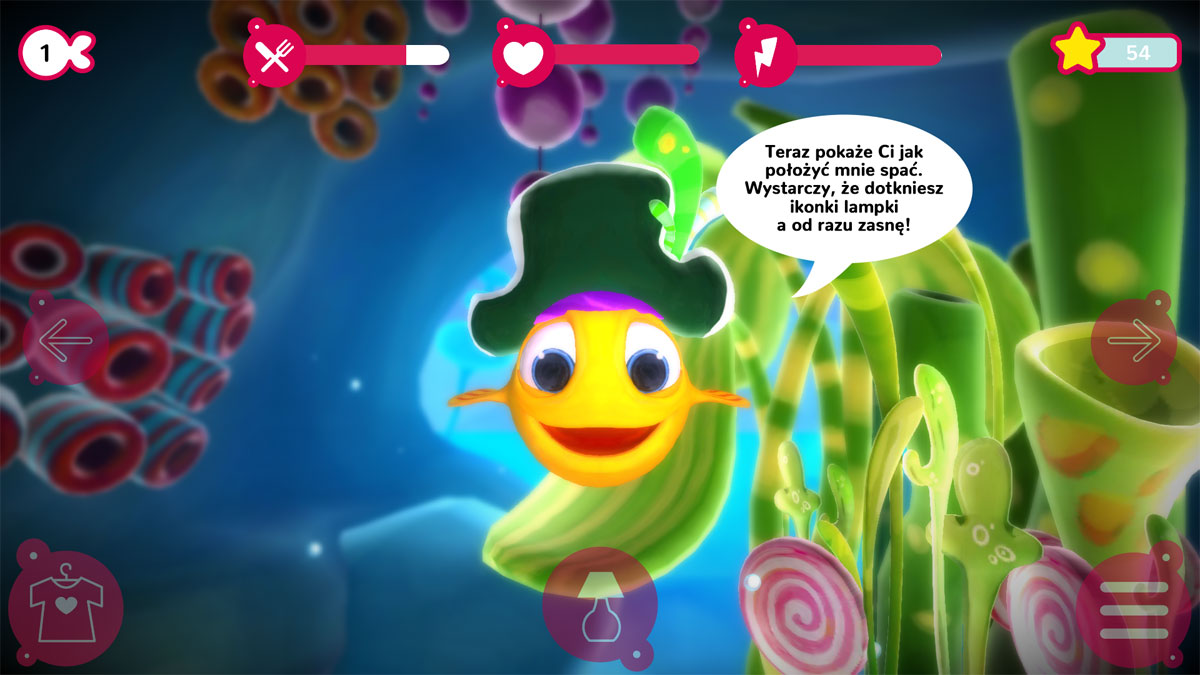Open the hamburger menu button
Screen dimensions: 1200x675
(x=1134, y=608)
